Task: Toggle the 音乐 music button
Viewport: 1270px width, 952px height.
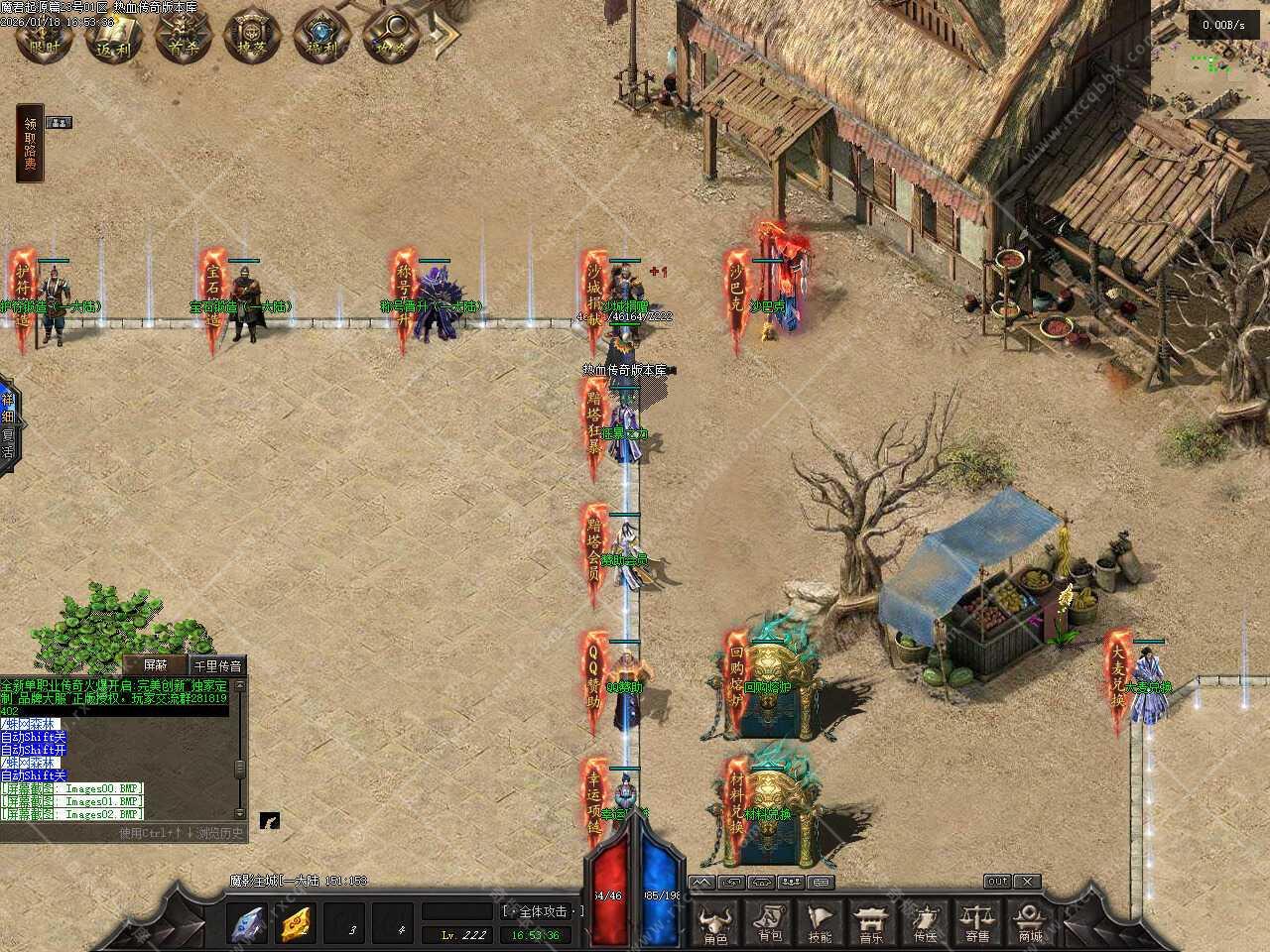Action: tap(872, 923)
